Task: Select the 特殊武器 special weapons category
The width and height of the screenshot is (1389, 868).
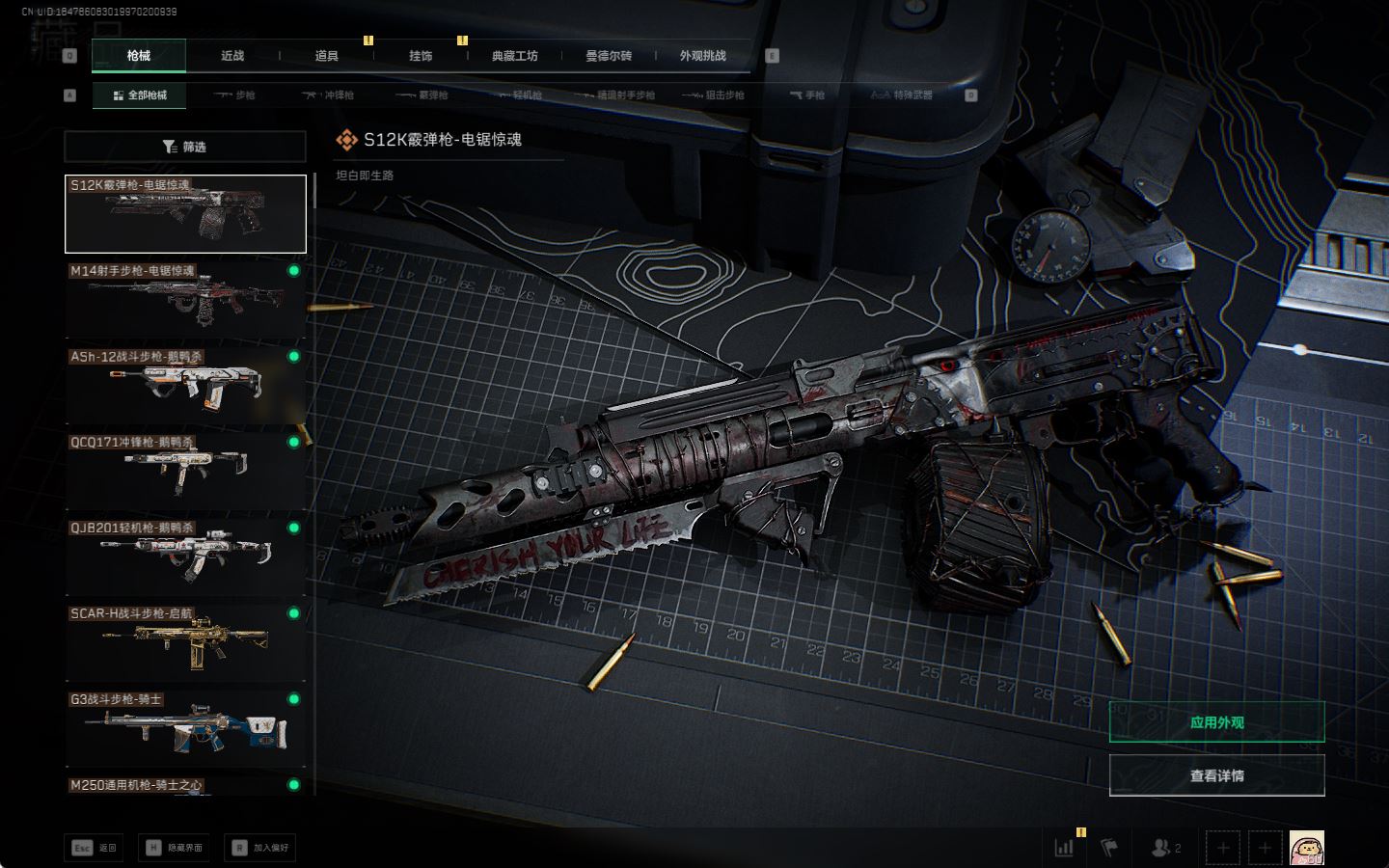Action: 902,95
